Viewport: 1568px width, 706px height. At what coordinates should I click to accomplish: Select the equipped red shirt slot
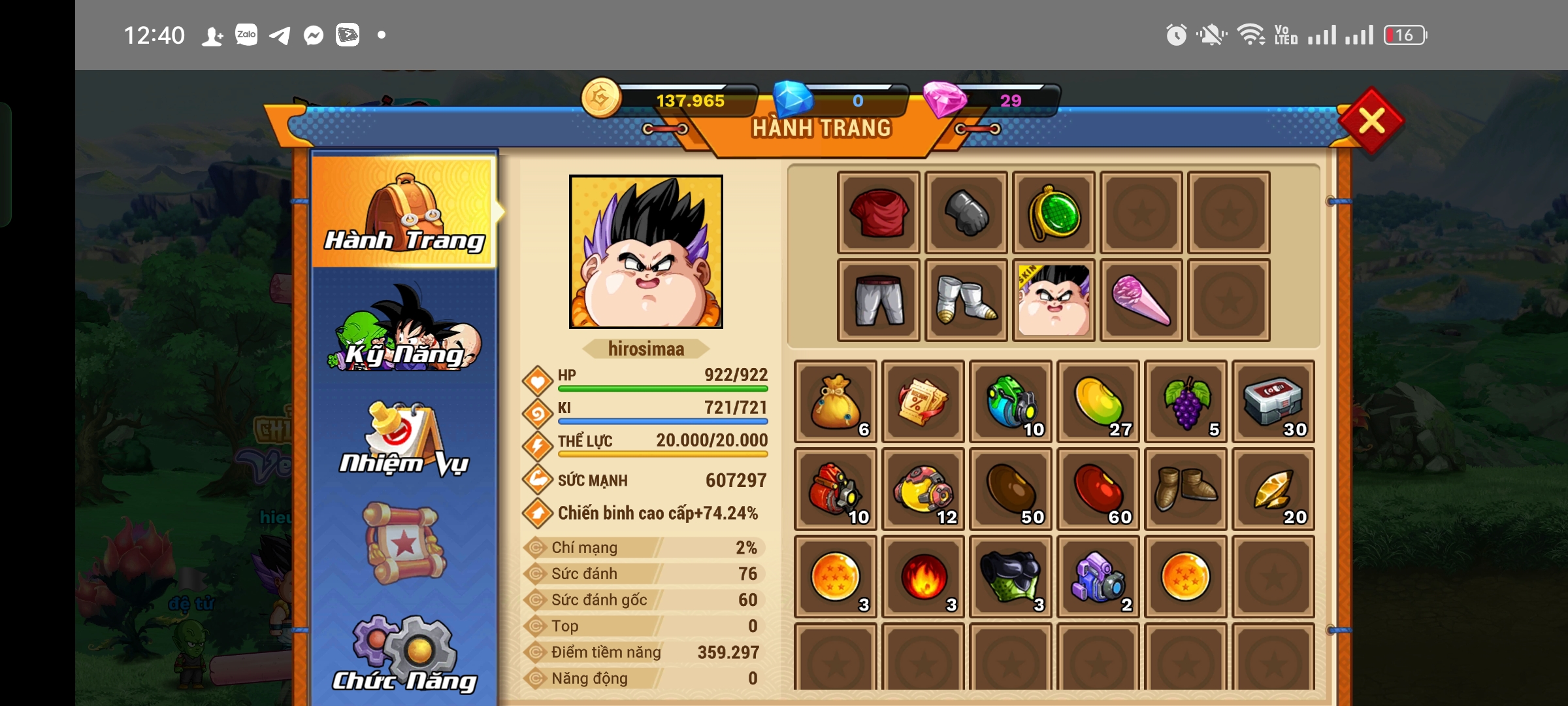tap(879, 212)
